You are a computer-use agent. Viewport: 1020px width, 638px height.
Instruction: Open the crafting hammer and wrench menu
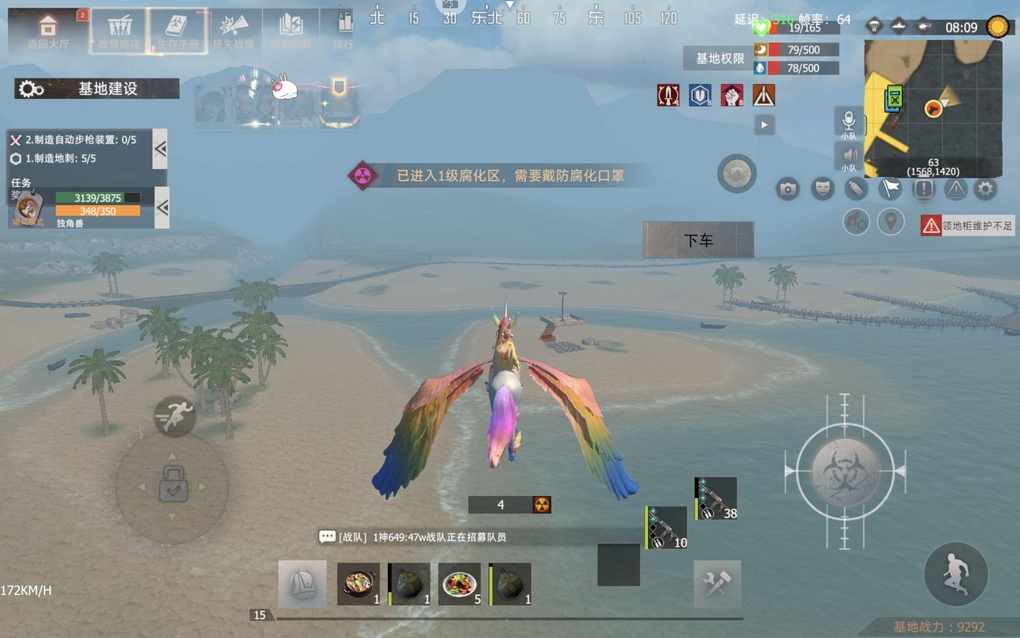tap(717, 583)
